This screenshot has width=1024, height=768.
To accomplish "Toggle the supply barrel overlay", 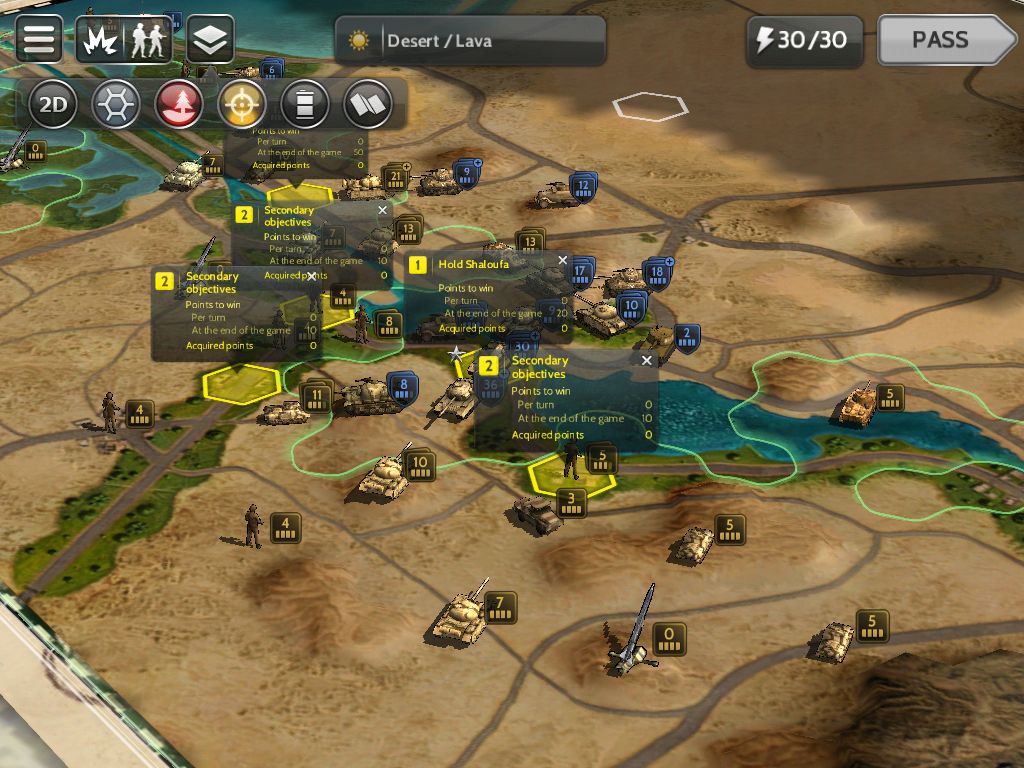I will [305, 104].
